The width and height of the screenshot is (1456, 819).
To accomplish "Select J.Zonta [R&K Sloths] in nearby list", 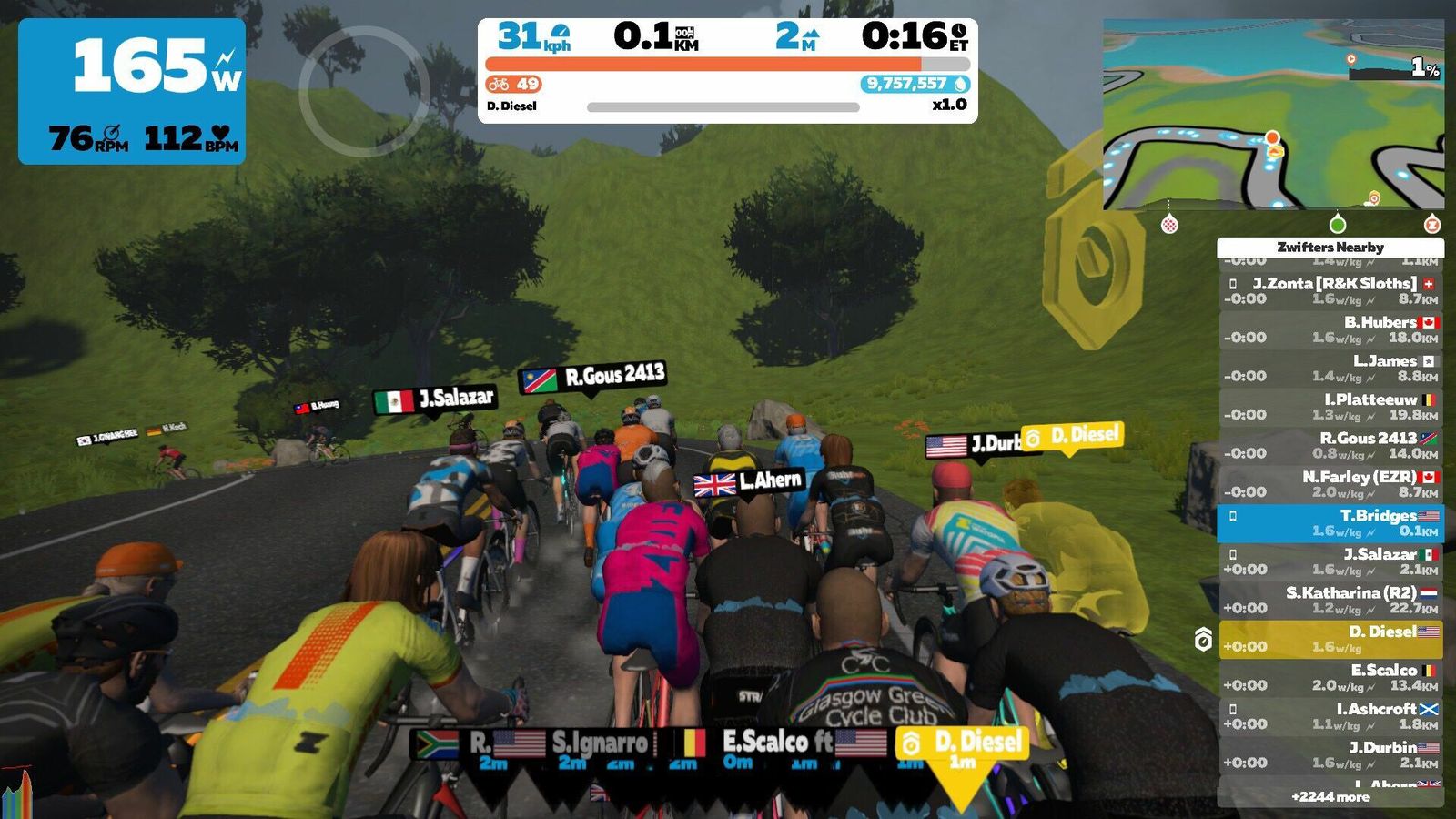I will [1330, 291].
